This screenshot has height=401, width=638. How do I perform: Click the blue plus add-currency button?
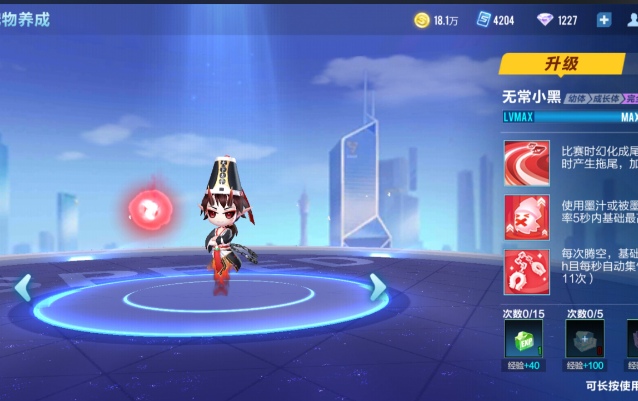click(x=604, y=19)
